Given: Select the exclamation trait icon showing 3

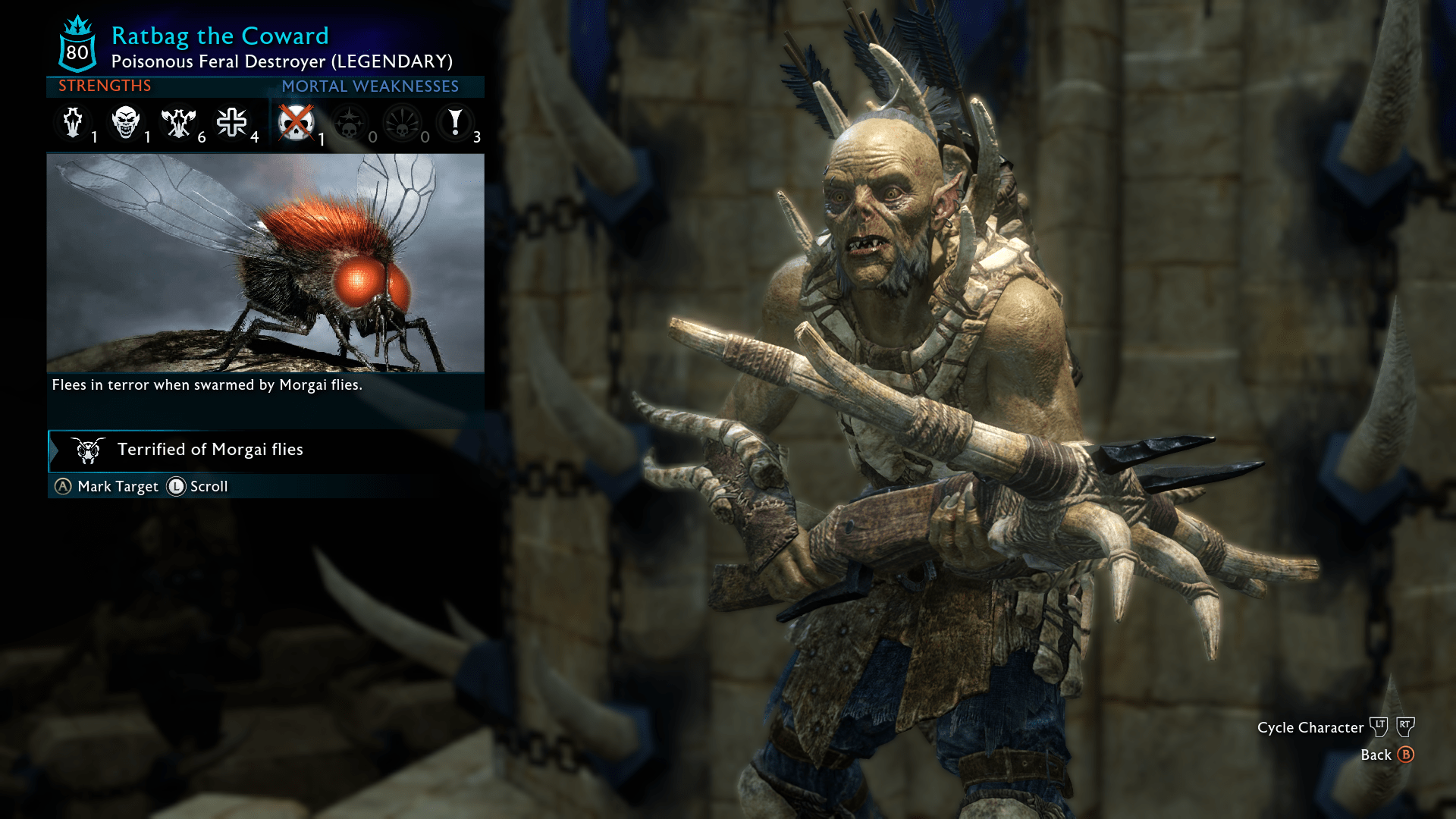Looking at the screenshot, I should (455, 123).
